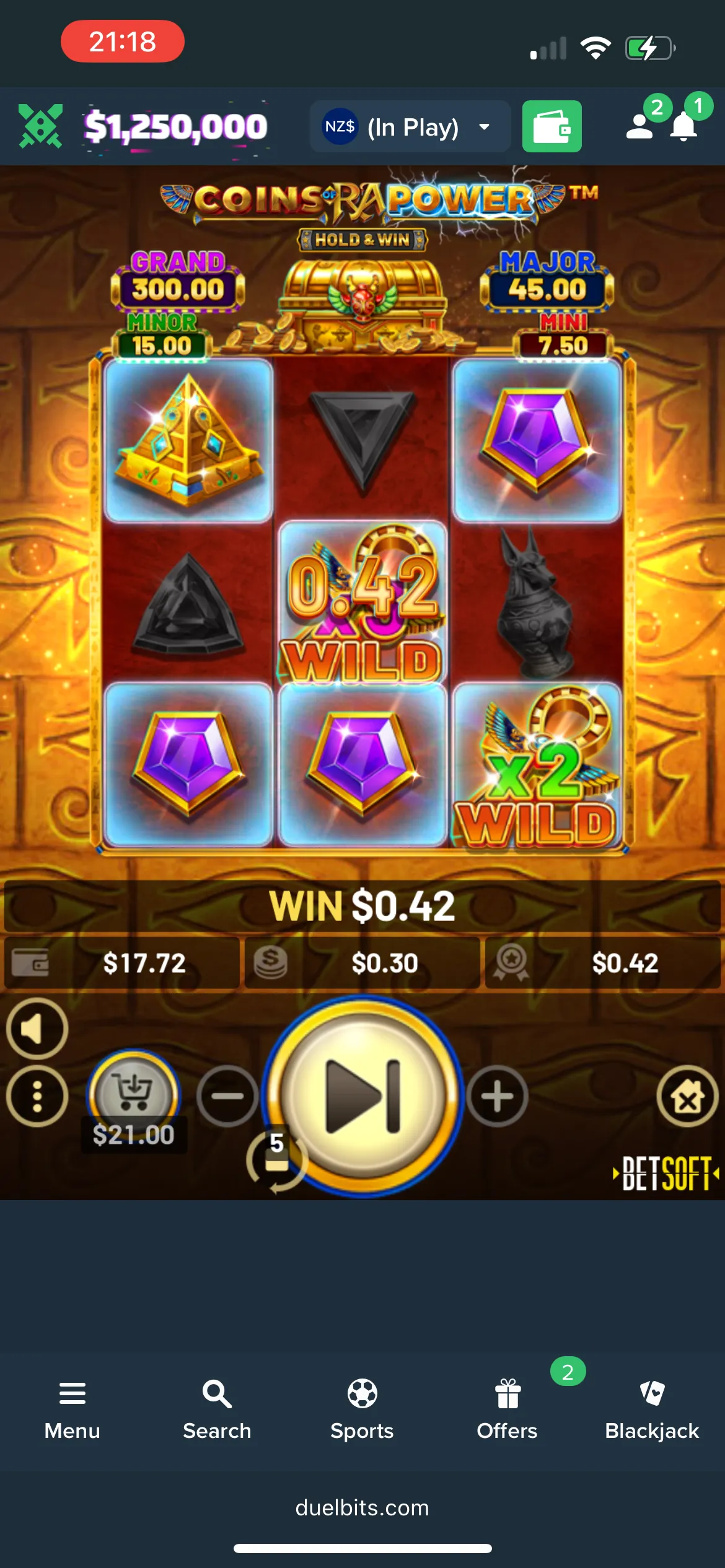This screenshot has height=1568, width=725.
Task: Click the Duelbits logo in the header
Action: pos(41,126)
